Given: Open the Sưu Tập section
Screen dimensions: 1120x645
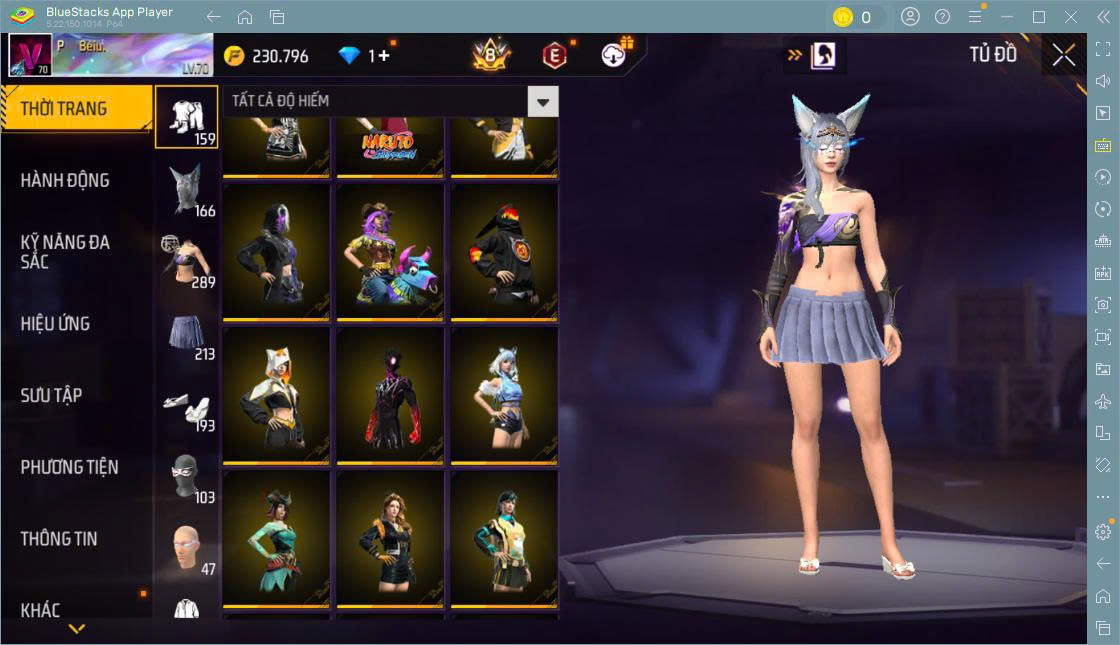Looking at the screenshot, I should coord(52,396).
